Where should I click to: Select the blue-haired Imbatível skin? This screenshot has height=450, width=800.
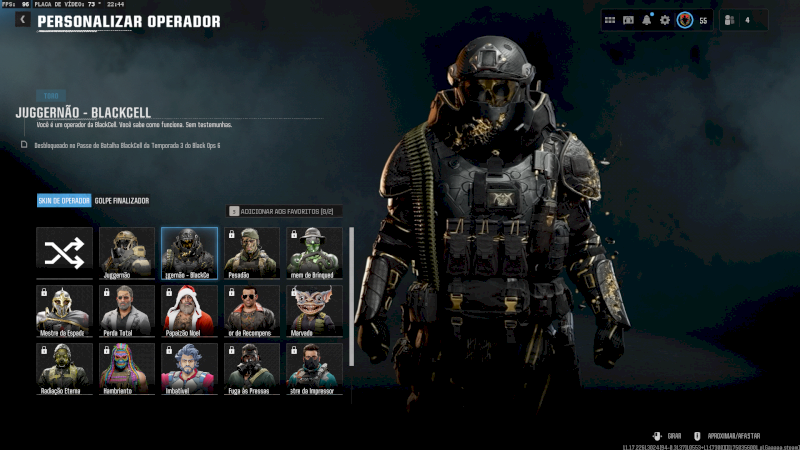(189, 366)
